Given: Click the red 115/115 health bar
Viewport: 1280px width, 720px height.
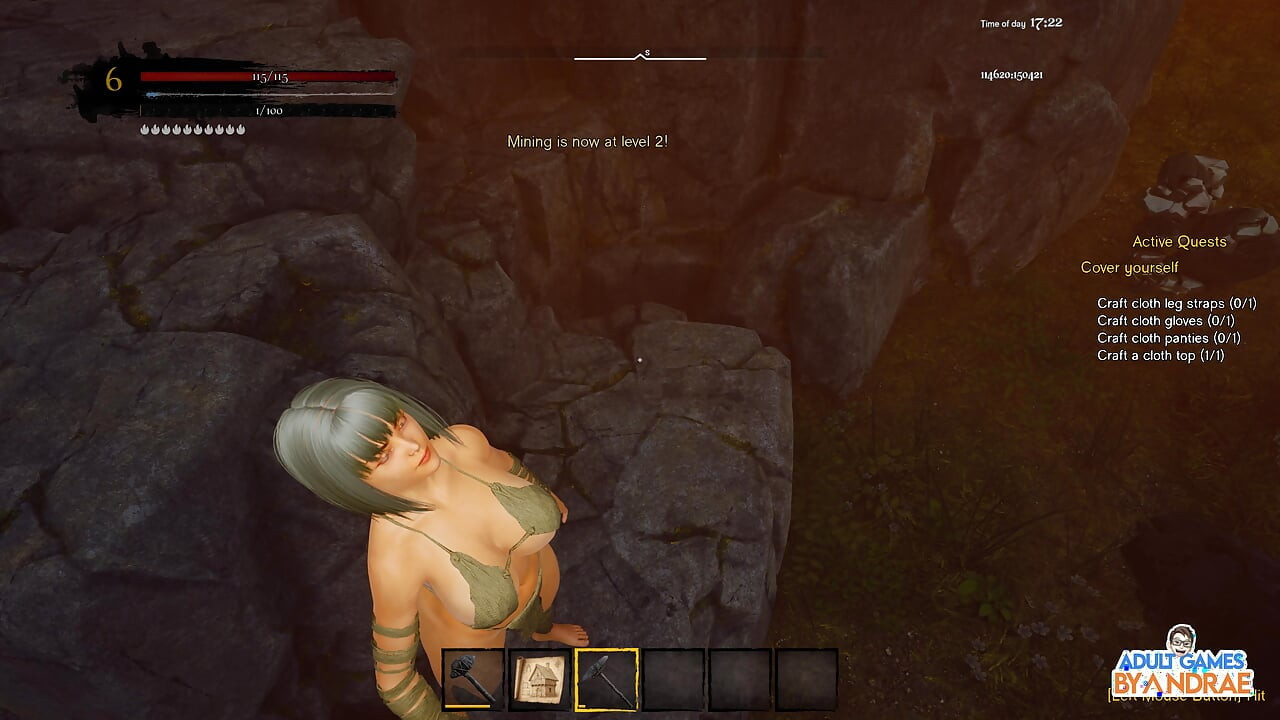Looking at the screenshot, I should click(270, 74).
